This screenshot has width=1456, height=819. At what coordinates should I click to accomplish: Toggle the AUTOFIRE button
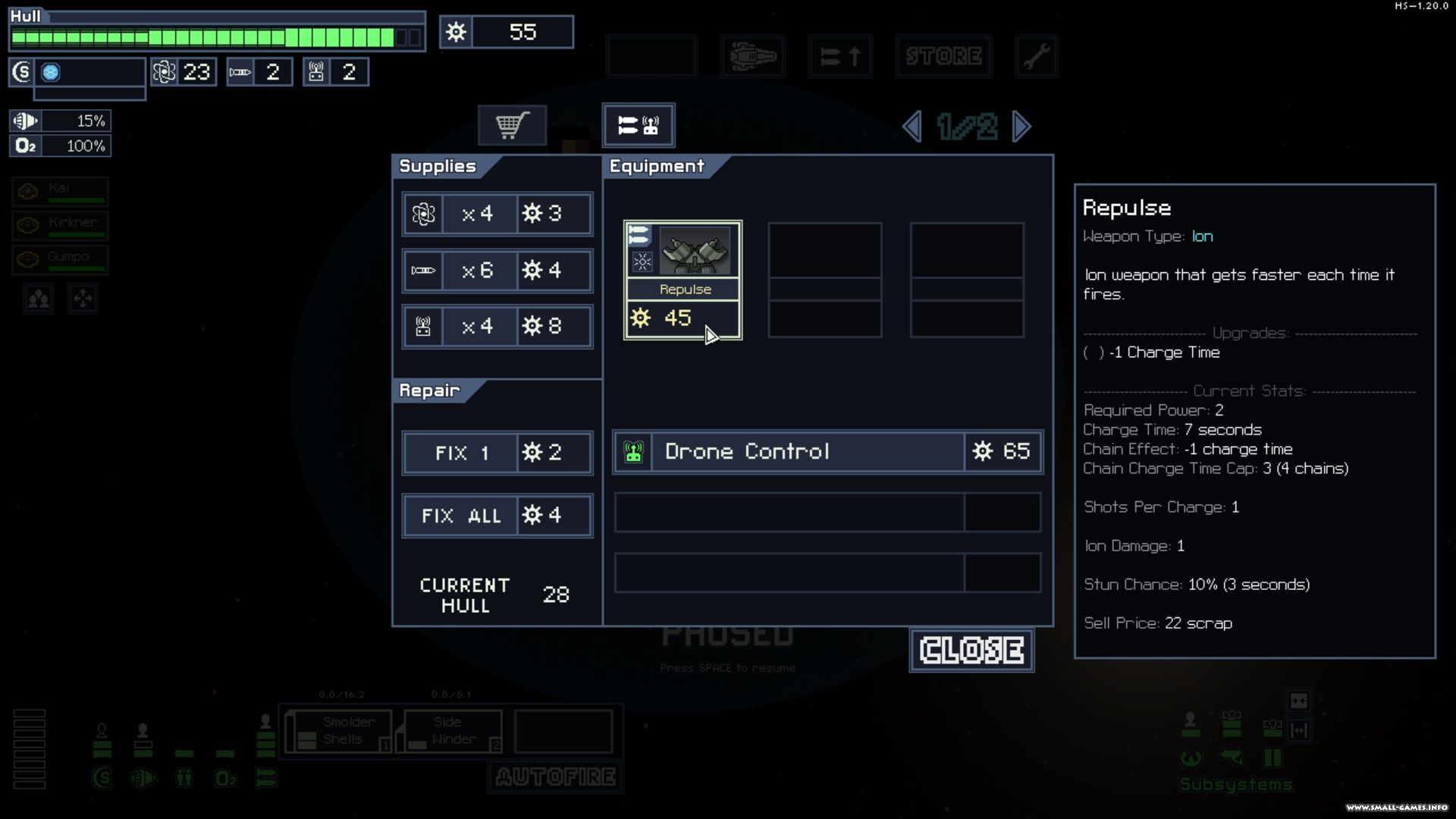pos(555,777)
